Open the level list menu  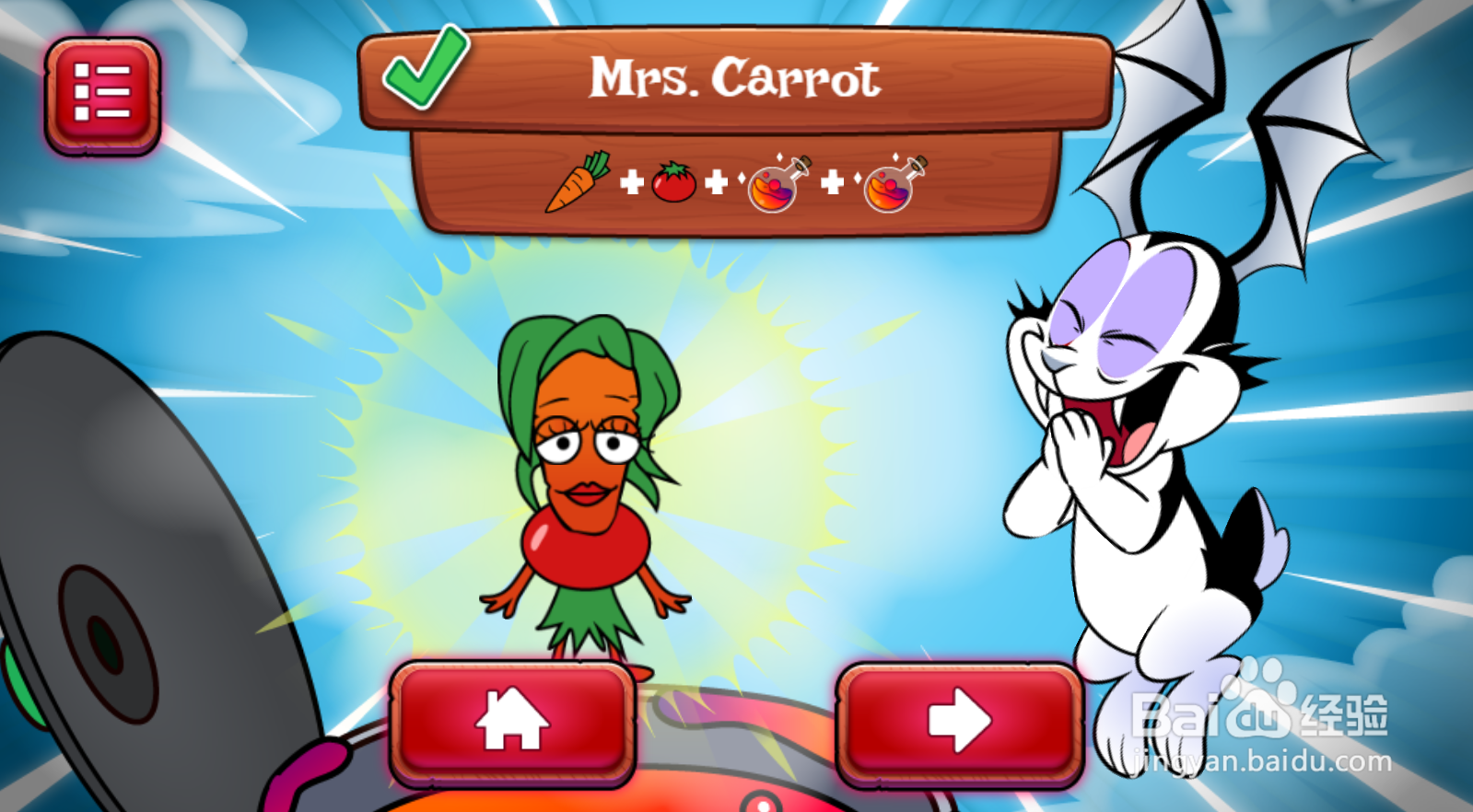coord(101,90)
